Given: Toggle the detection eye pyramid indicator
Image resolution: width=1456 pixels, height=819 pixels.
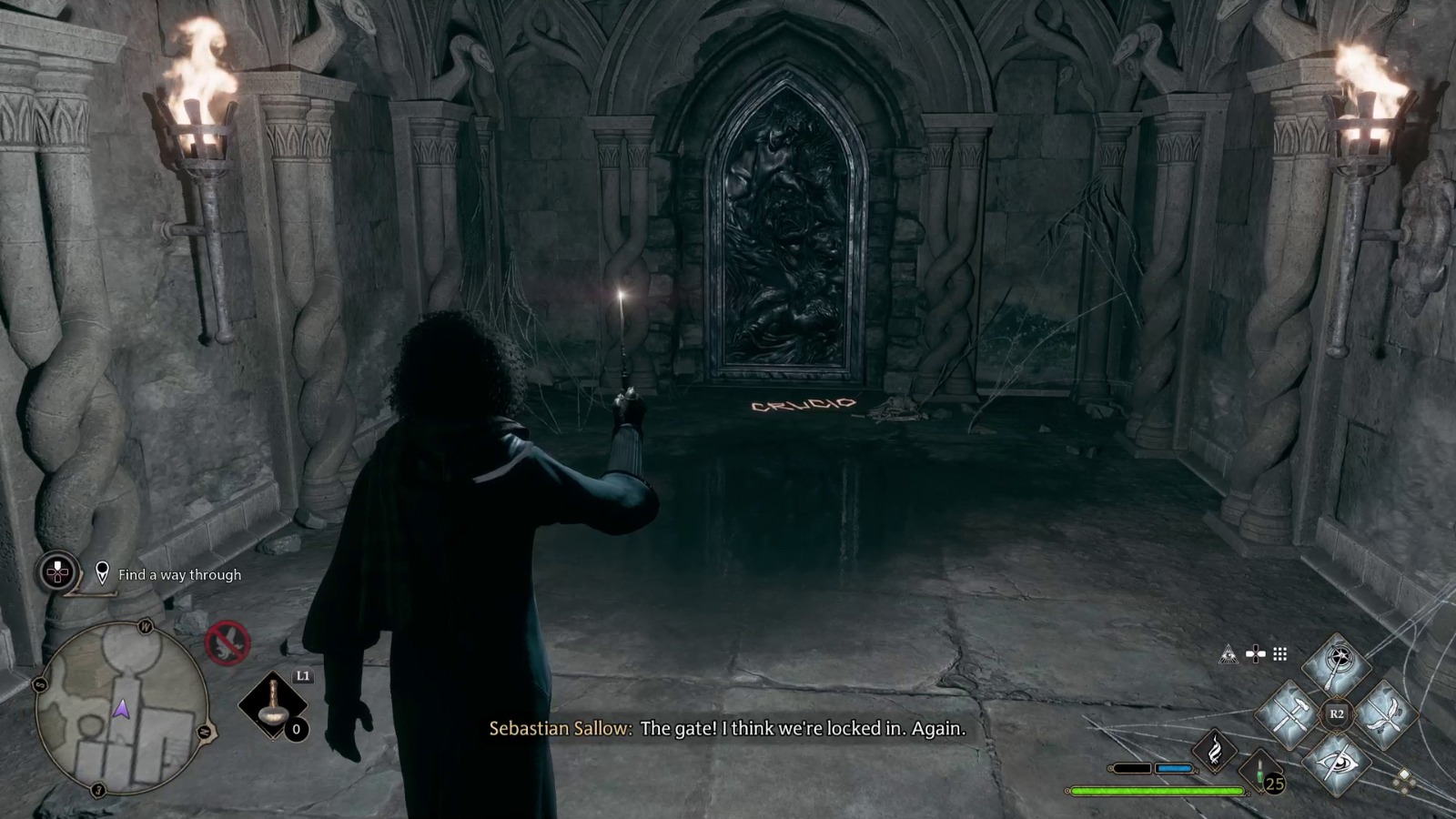Looking at the screenshot, I should pyautogui.click(x=1228, y=652).
